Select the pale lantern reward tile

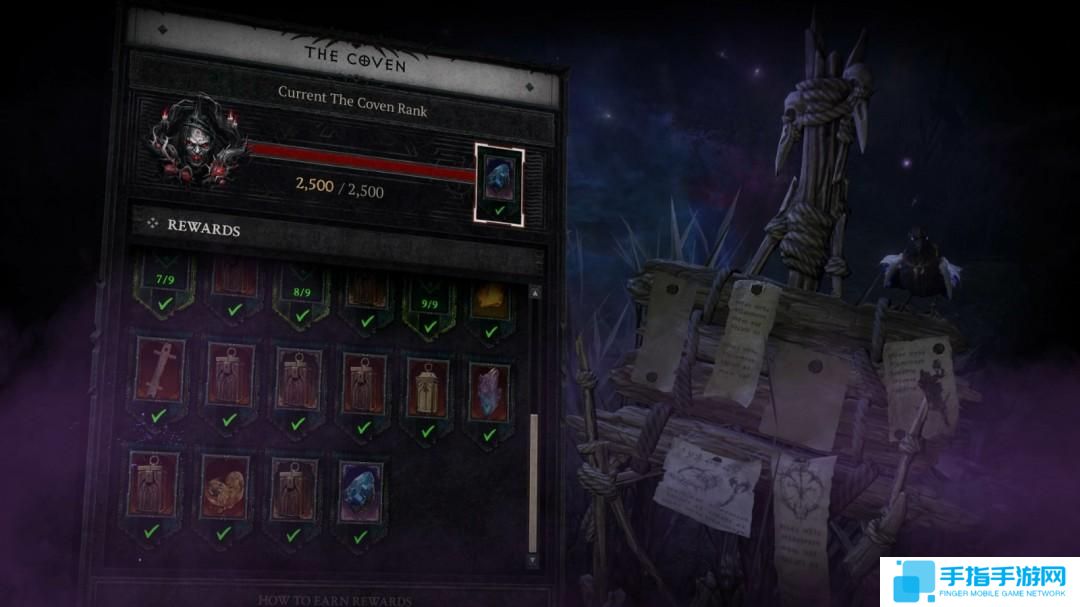coord(427,383)
